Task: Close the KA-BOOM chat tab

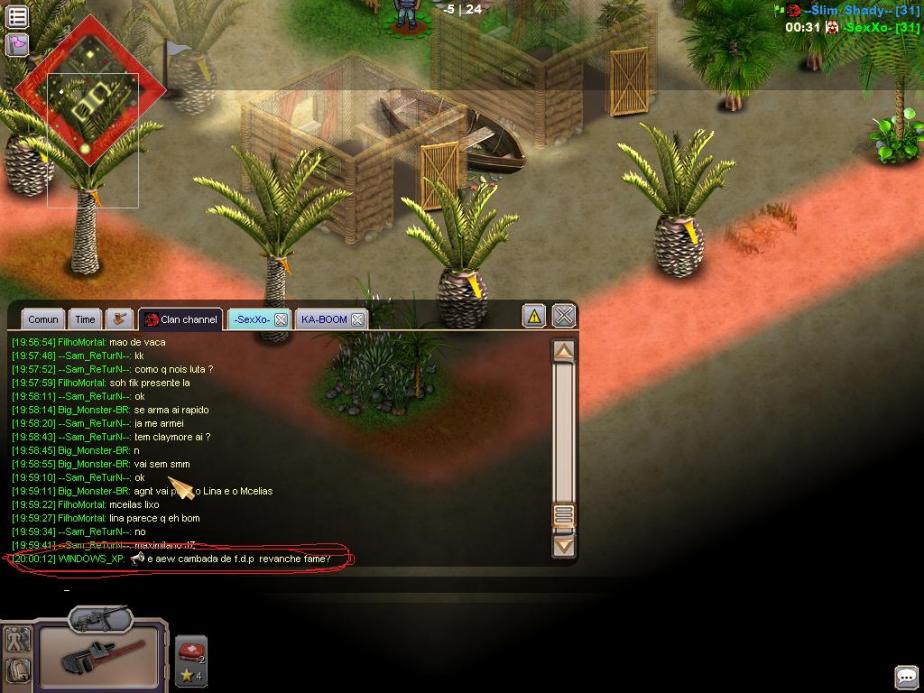Action: [357, 320]
